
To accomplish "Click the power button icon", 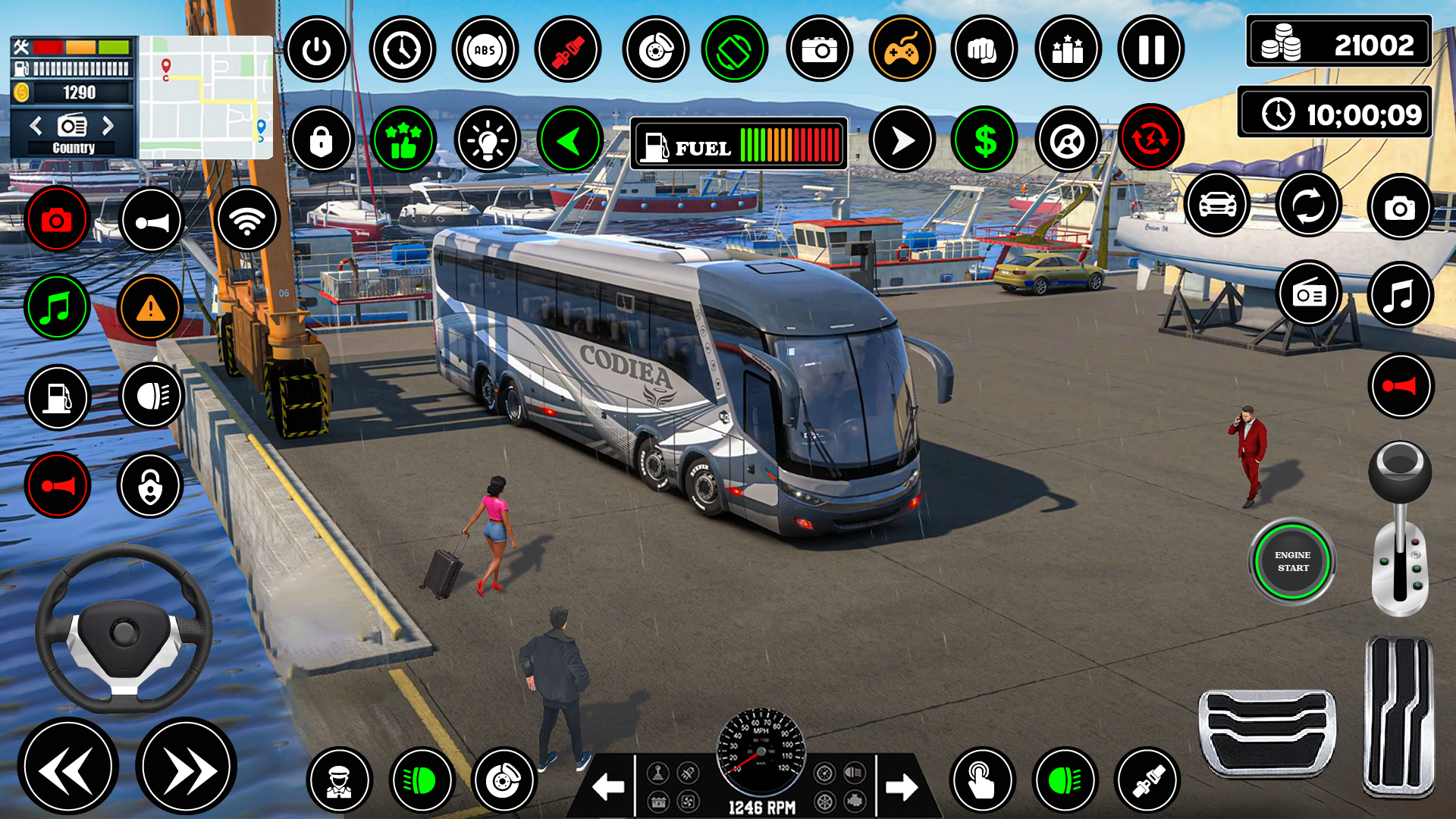I will point(316,50).
